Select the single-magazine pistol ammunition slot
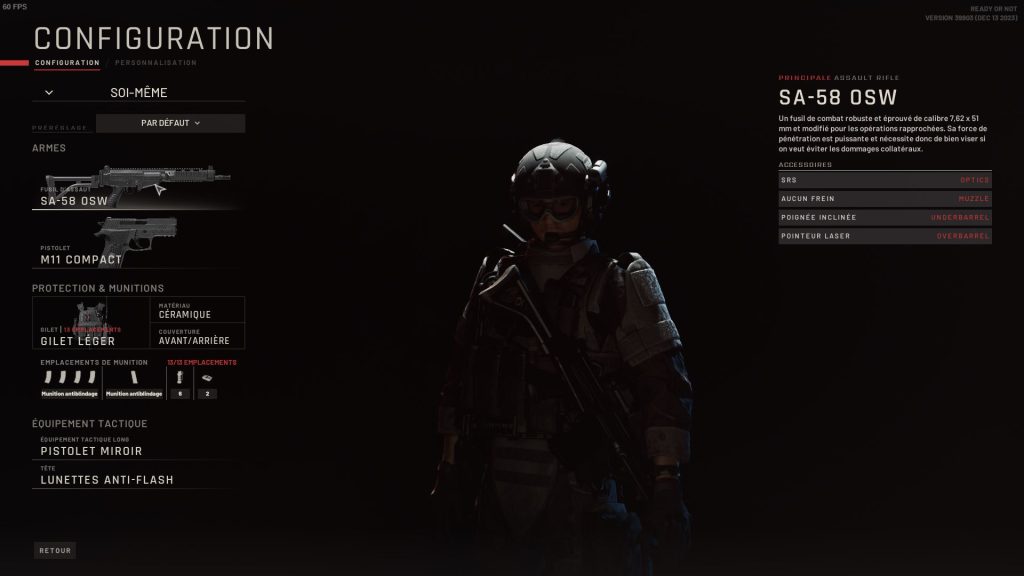 [133, 381]
